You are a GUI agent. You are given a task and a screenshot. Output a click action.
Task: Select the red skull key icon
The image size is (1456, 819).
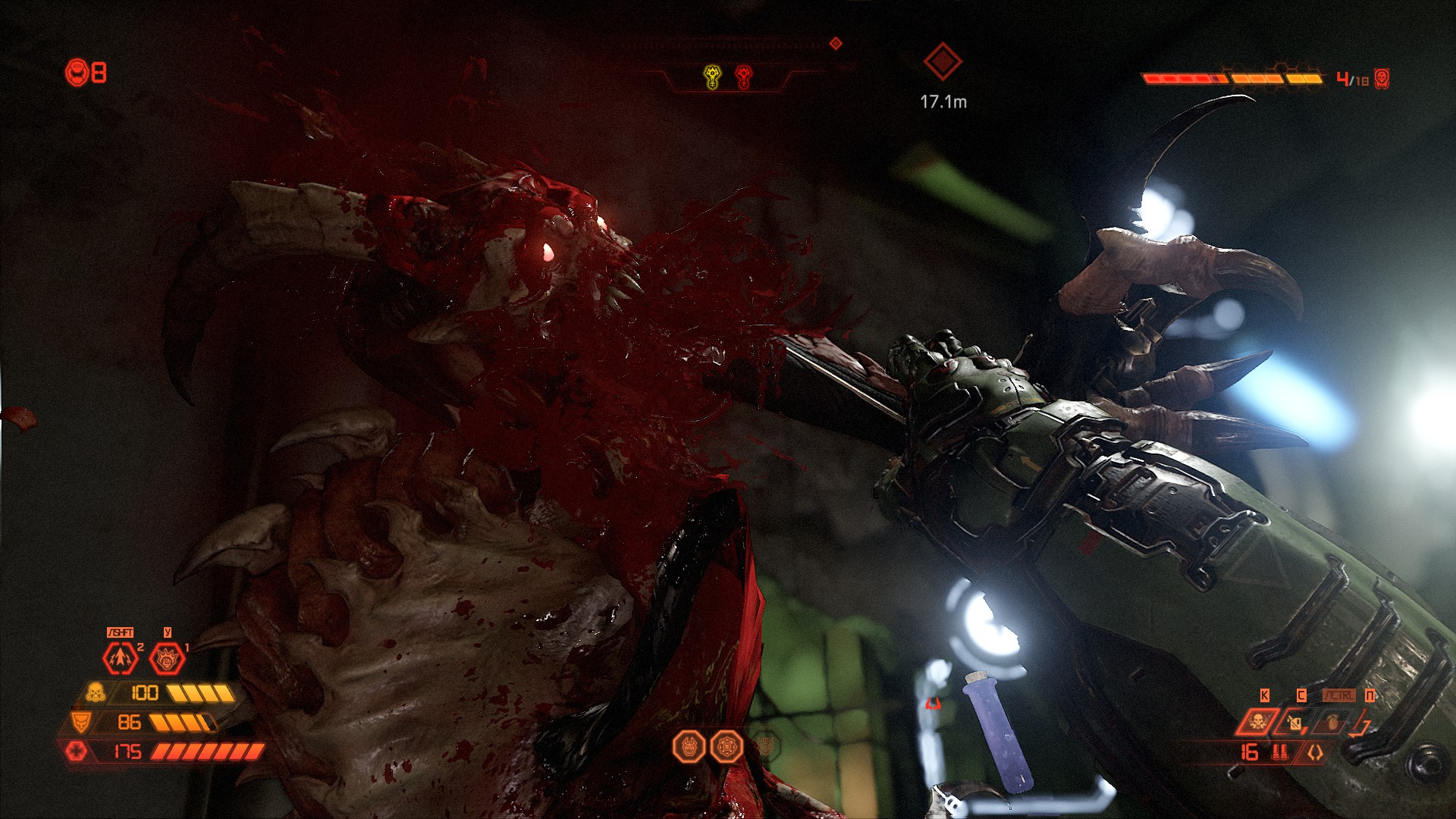pos(744,77)
